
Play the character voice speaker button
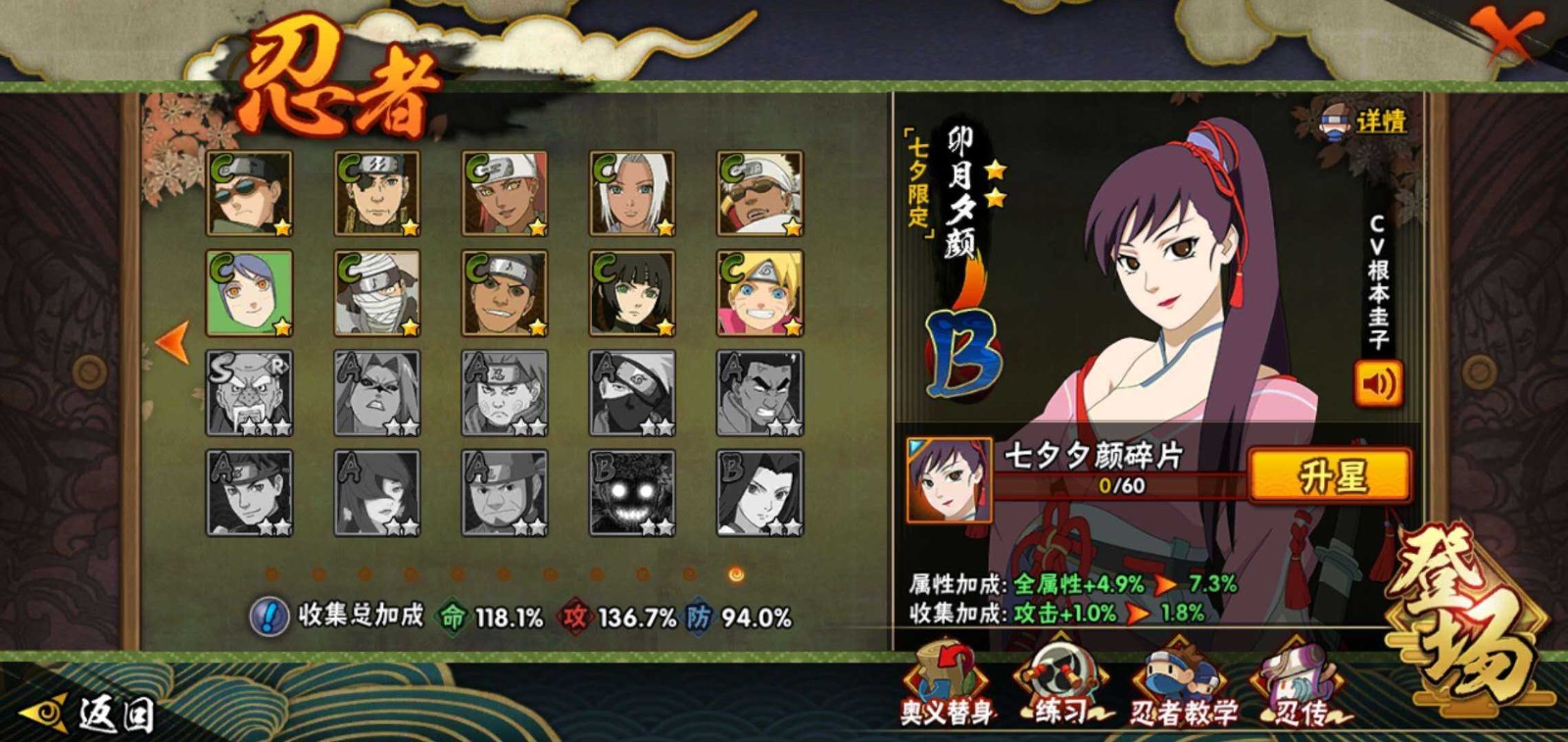coord(1378,383)
